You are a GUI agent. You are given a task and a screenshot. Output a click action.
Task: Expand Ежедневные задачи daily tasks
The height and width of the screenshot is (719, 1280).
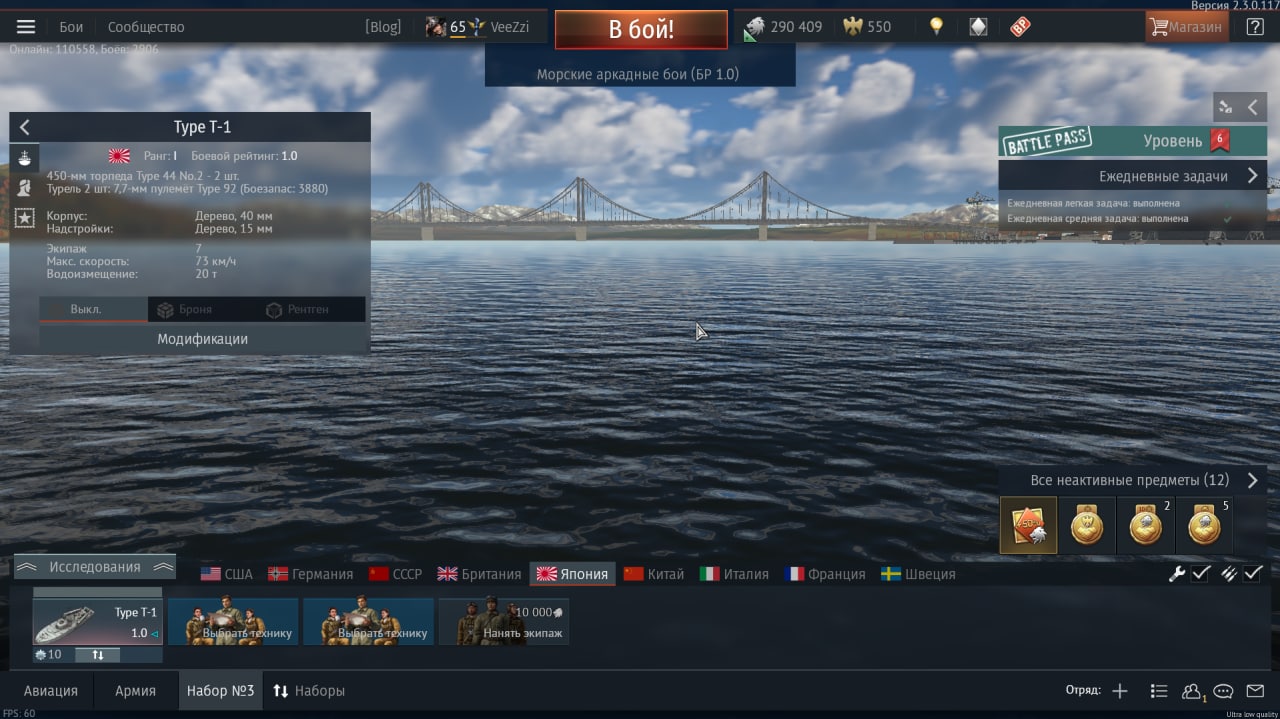[1132, 176]
